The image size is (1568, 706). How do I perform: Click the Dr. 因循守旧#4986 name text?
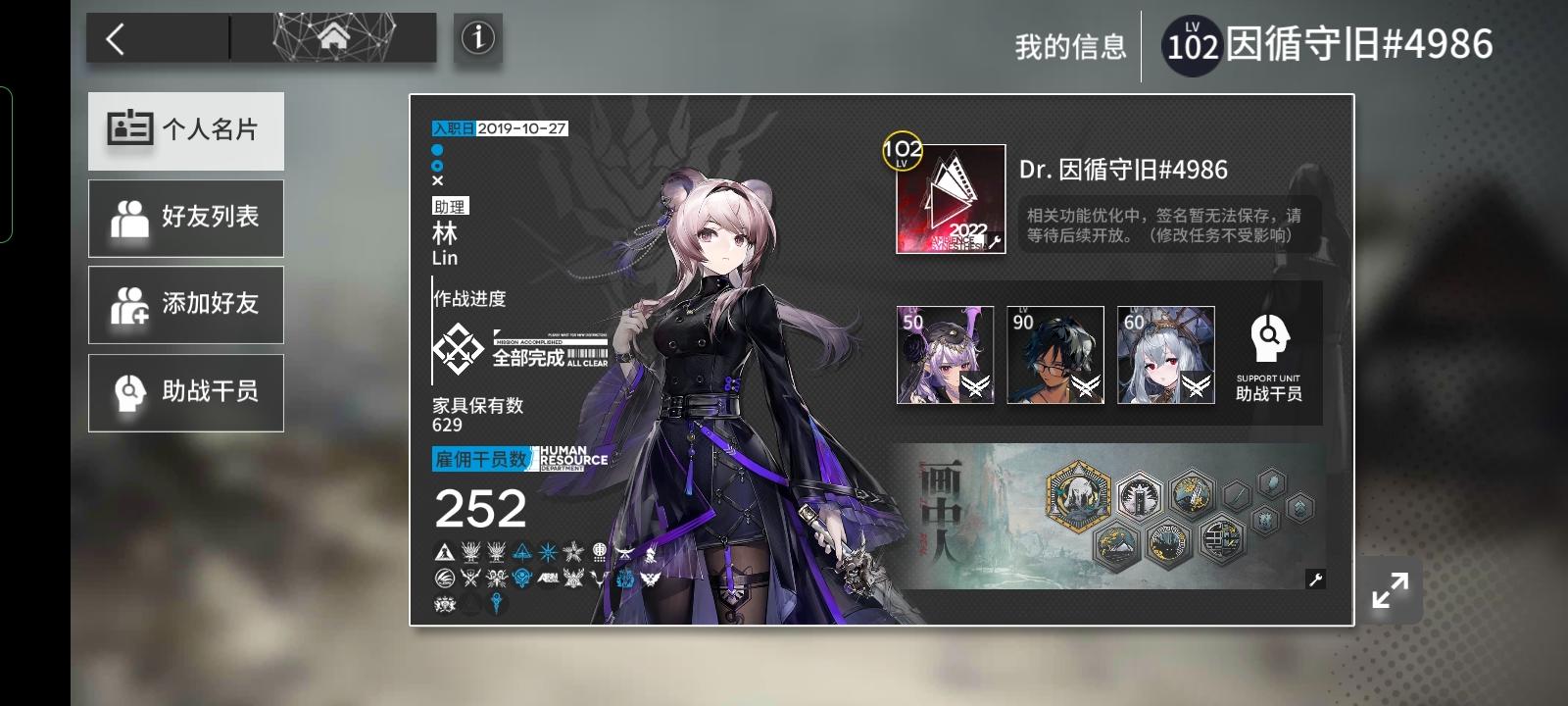[1123, 171]
